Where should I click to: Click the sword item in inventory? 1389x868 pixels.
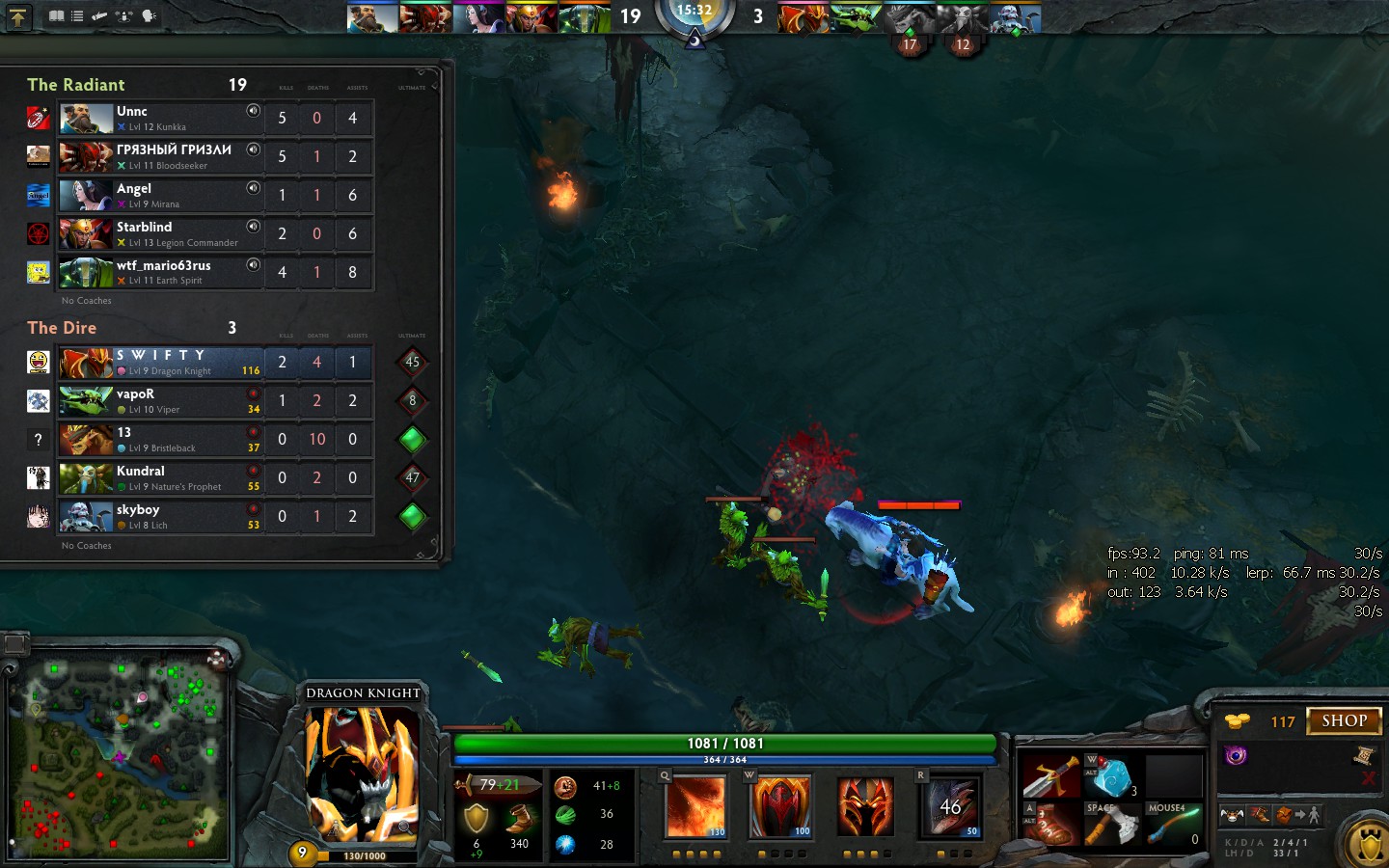click(1049, 775)
